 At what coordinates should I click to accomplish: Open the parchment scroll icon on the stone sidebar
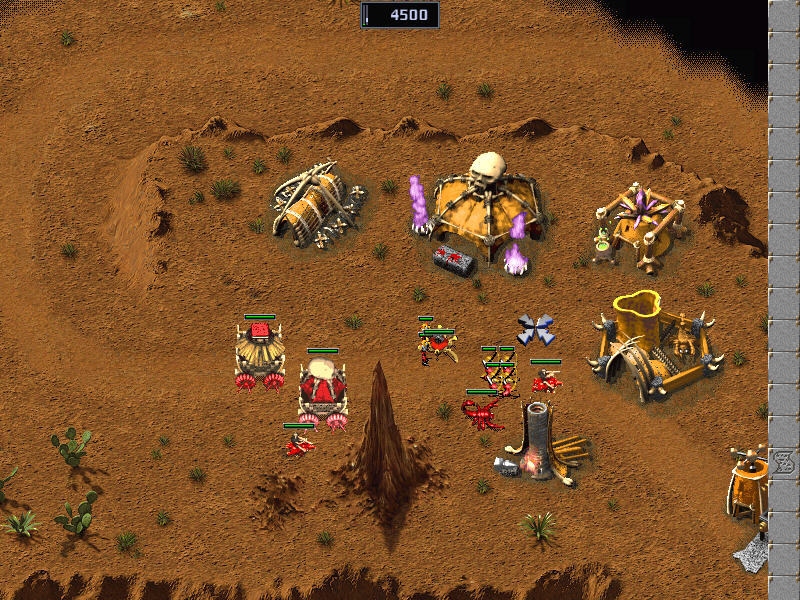coord(784,464)
